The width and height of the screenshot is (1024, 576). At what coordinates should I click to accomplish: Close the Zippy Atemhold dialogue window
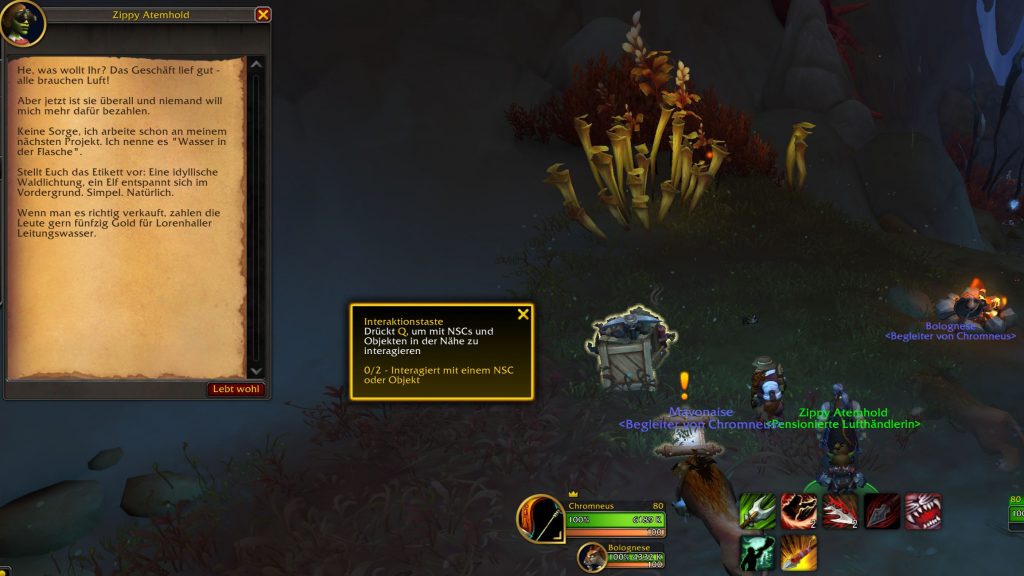click(x=263, y=15)
